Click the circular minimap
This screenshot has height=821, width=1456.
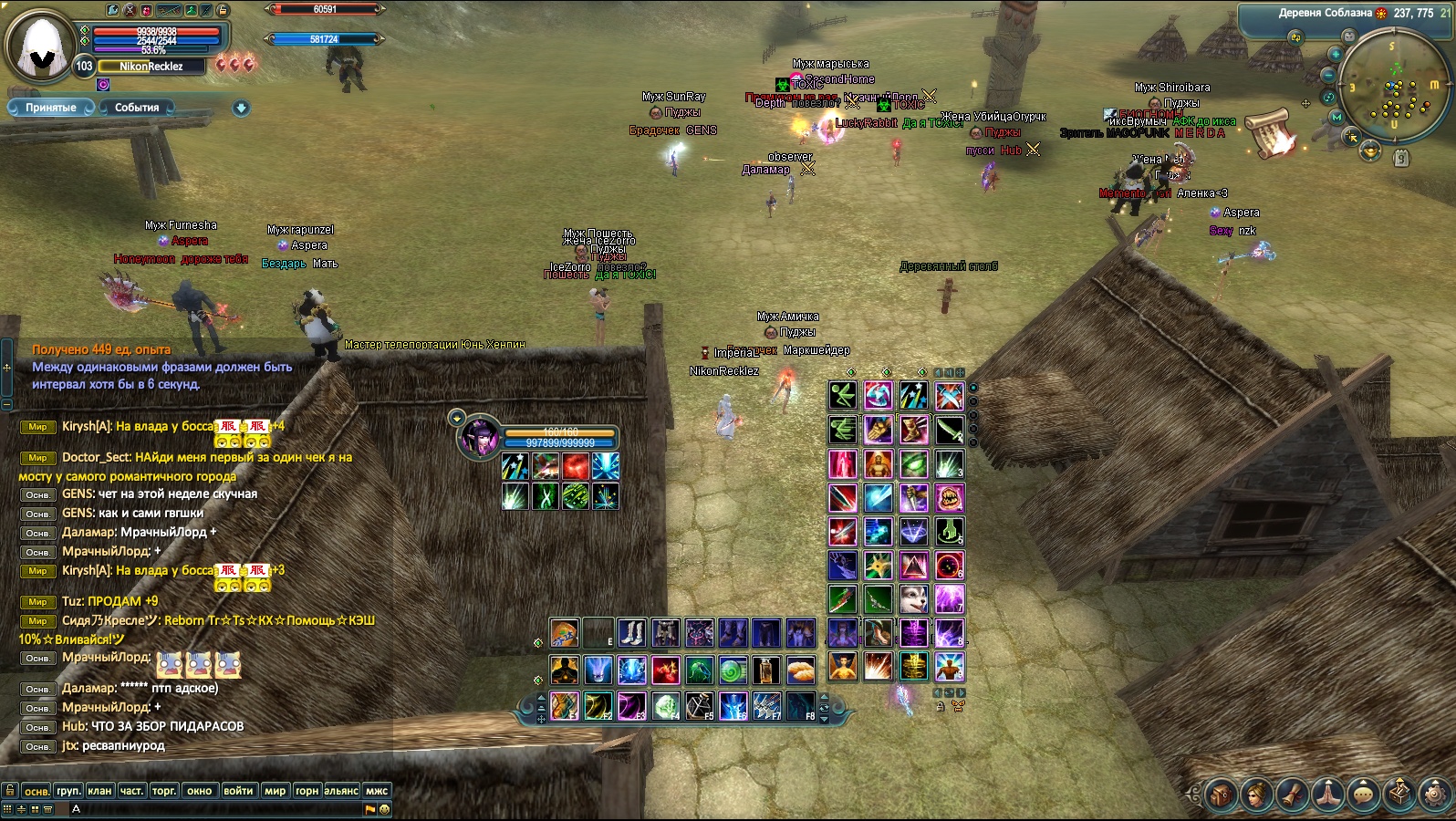(1395, 84)
